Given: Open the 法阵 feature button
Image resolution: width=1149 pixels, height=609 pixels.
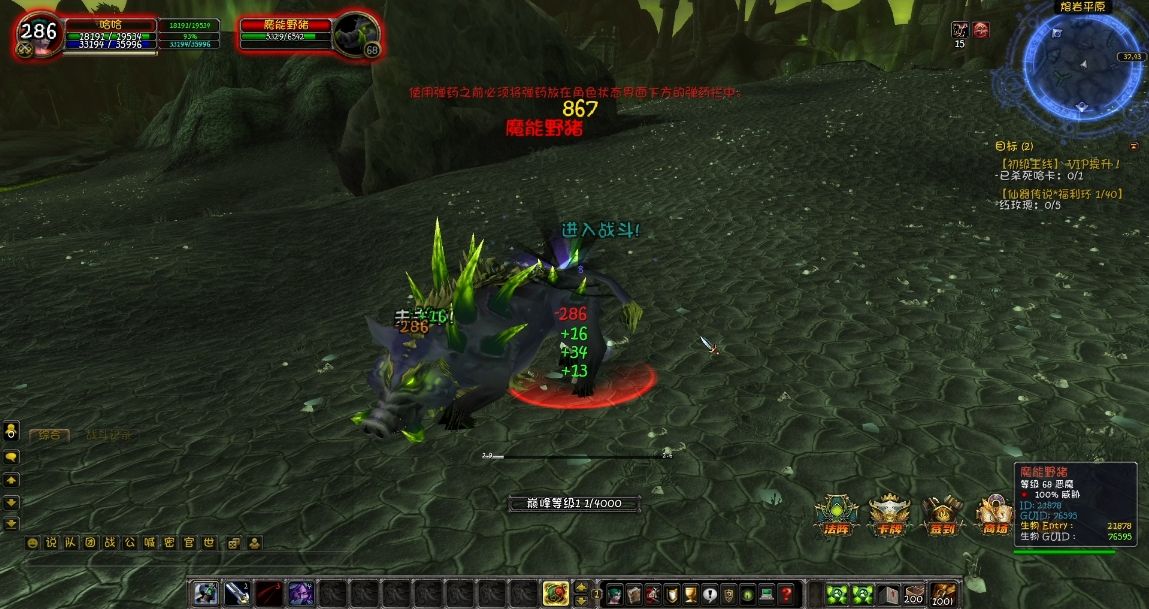Looking at the screenshot, I should tap(836, 514).
